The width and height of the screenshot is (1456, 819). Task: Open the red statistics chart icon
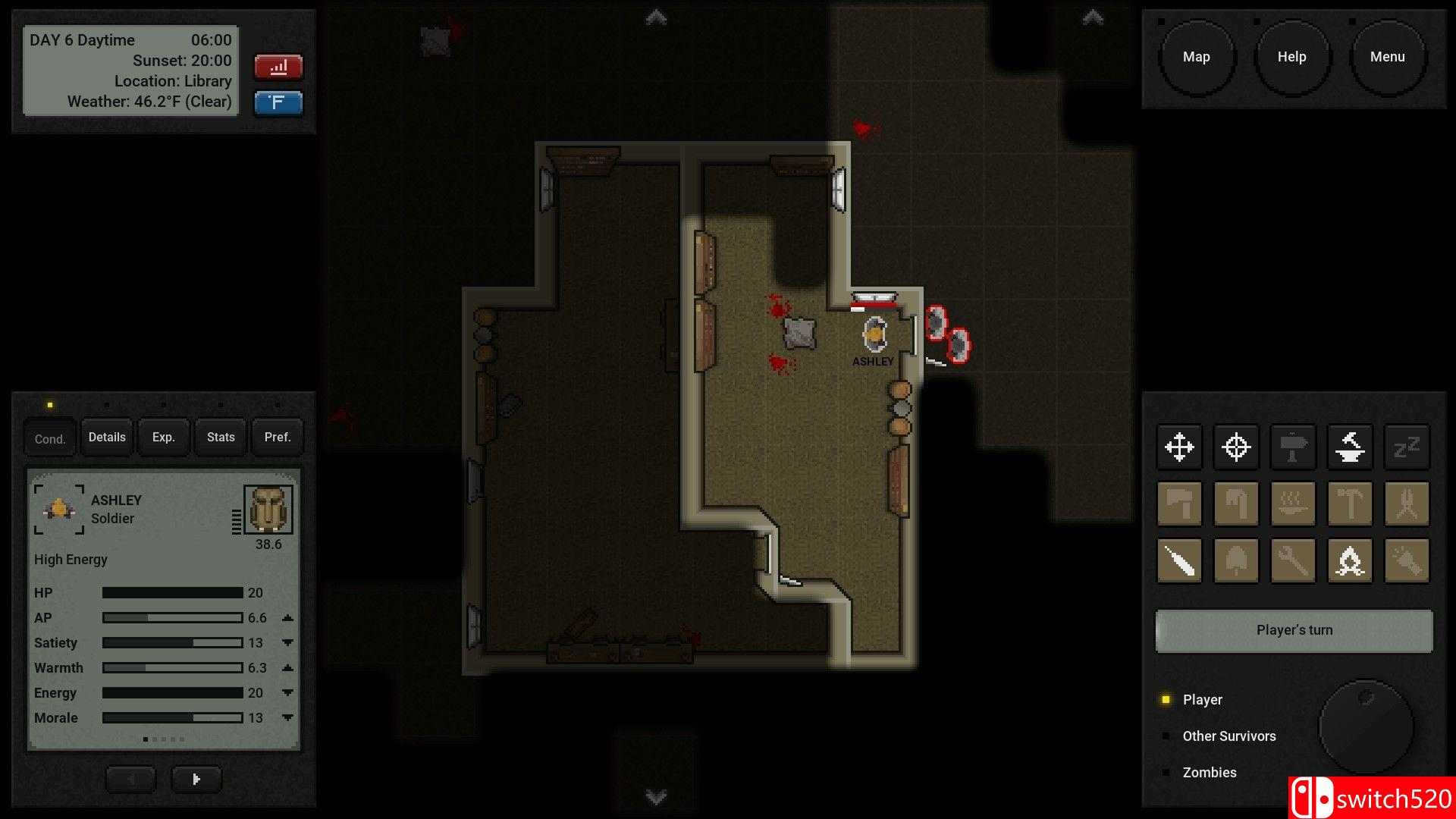pos(278,67)
